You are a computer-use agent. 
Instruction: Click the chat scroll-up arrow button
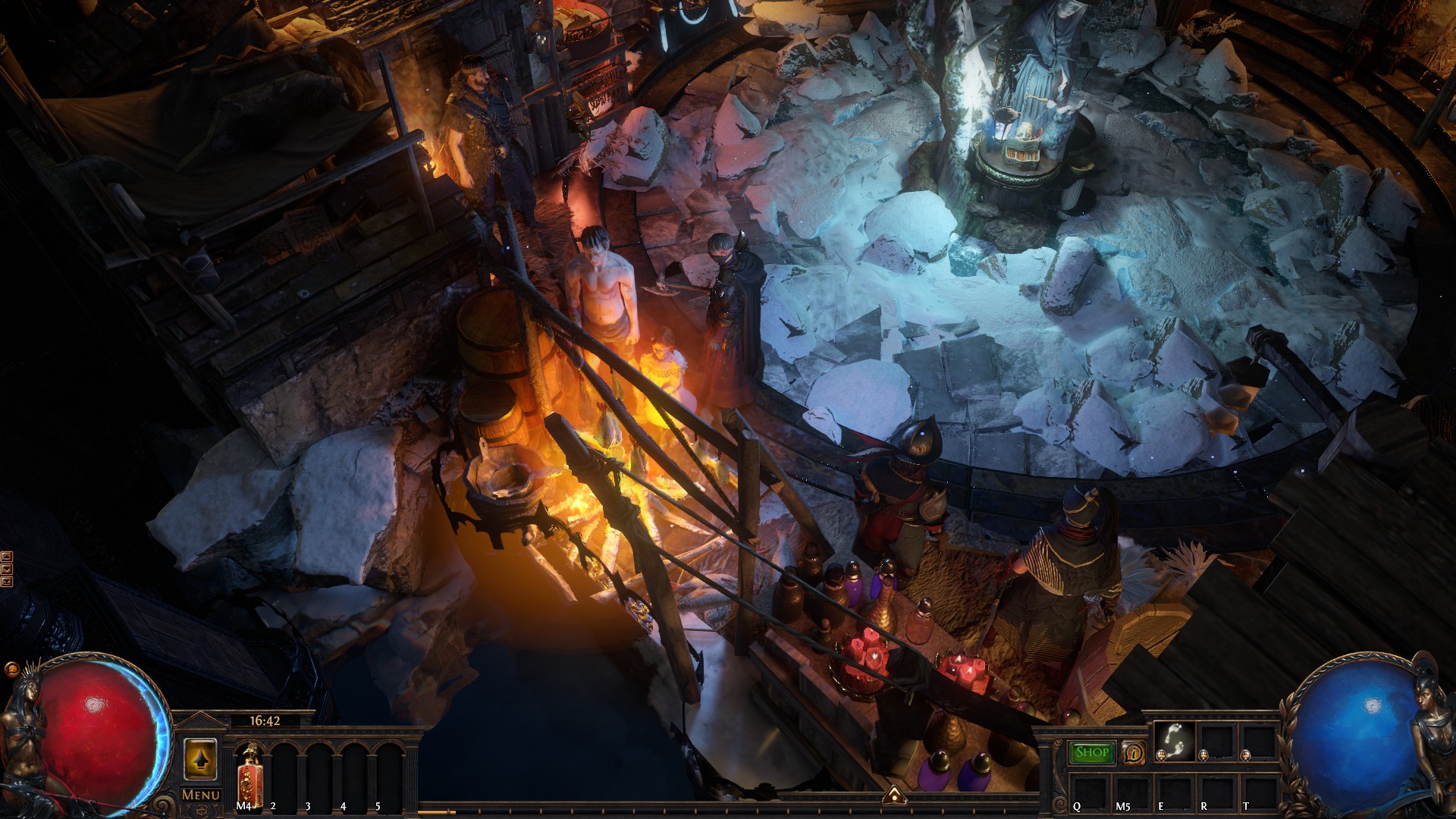click(7, 557)
